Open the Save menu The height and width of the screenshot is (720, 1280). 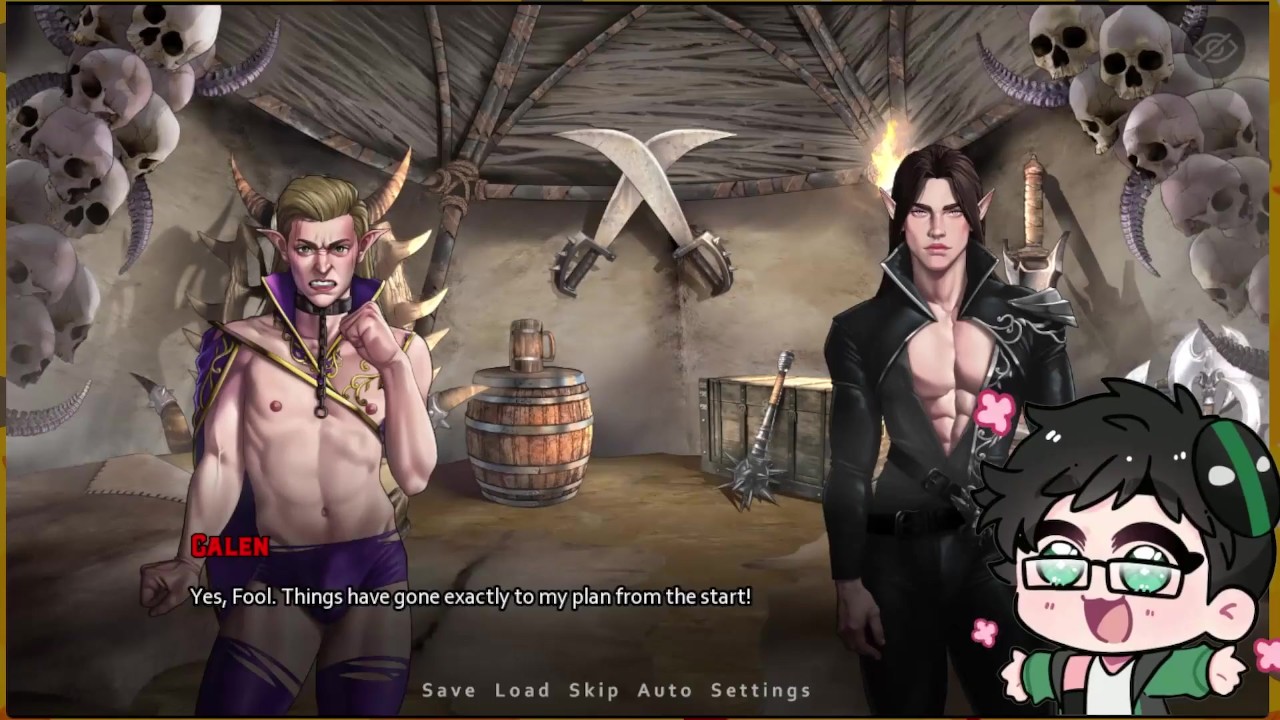(449, 690)
